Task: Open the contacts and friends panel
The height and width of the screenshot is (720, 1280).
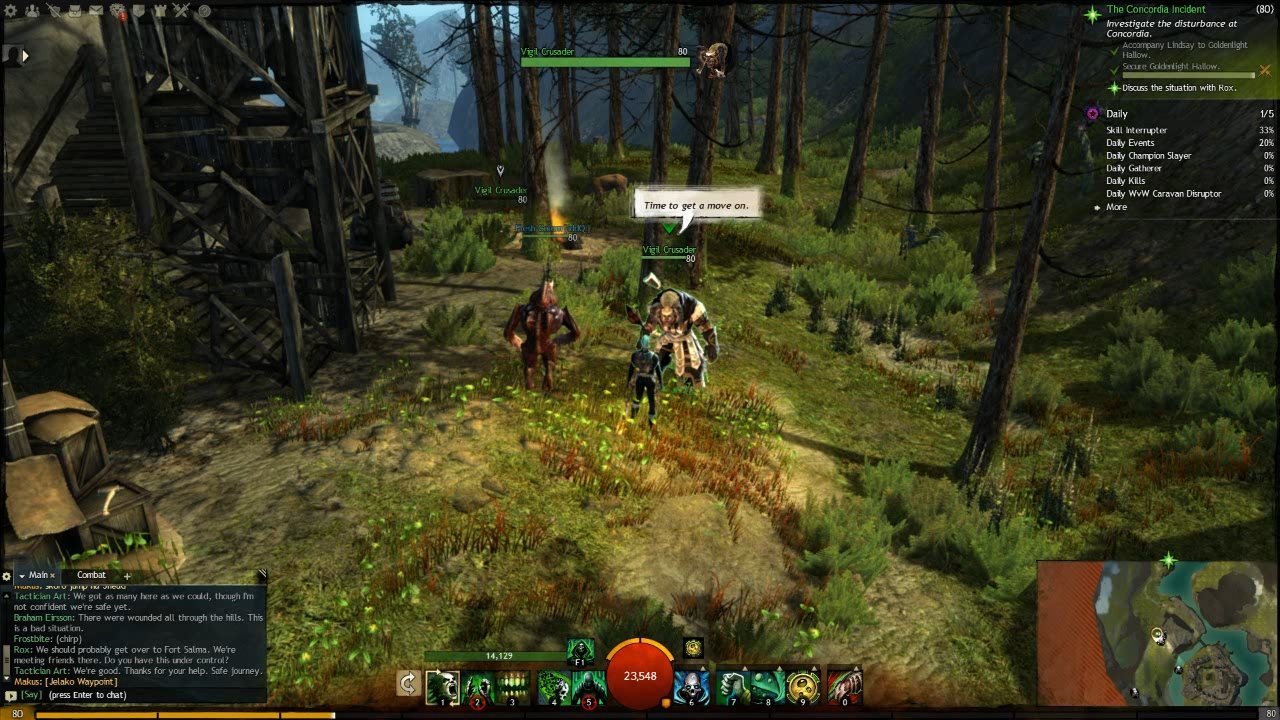Action: 31,11
